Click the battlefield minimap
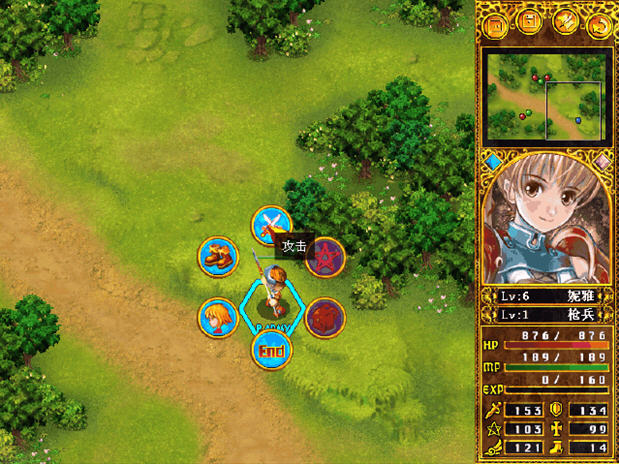The image size is (619, 464). coord(546,96)
